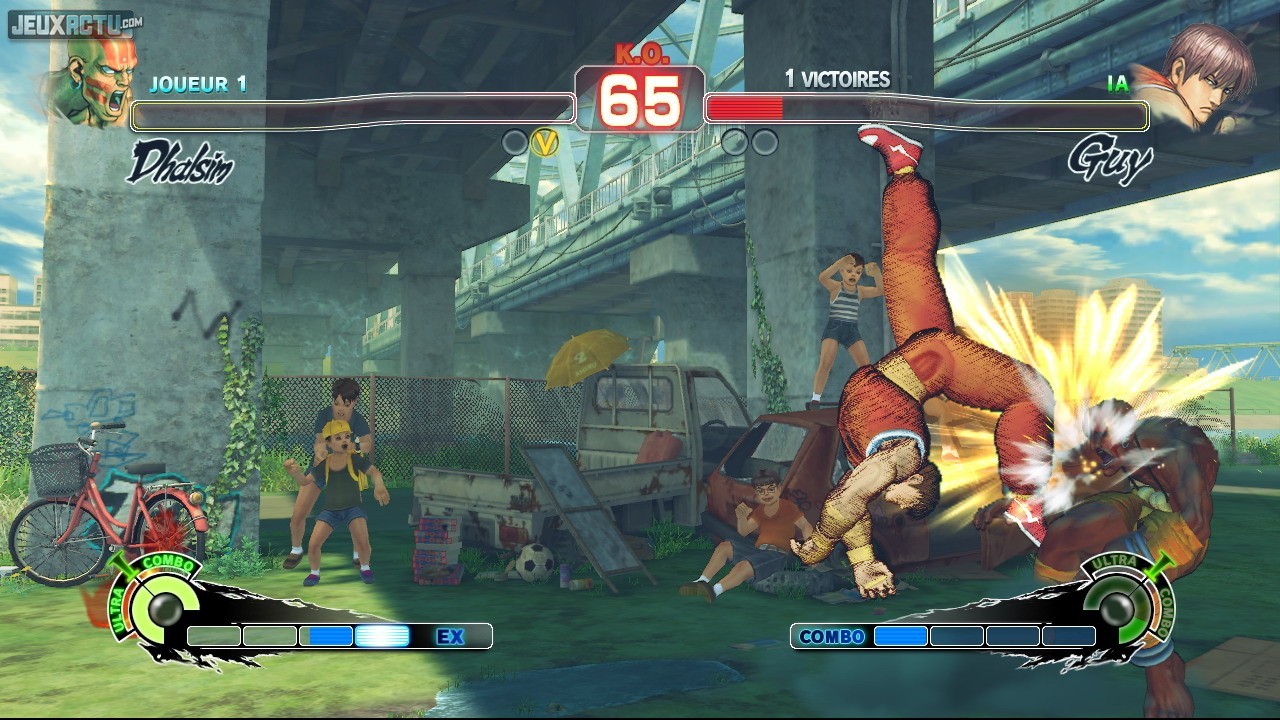Click Guy's character portrait

[1202, 77]
